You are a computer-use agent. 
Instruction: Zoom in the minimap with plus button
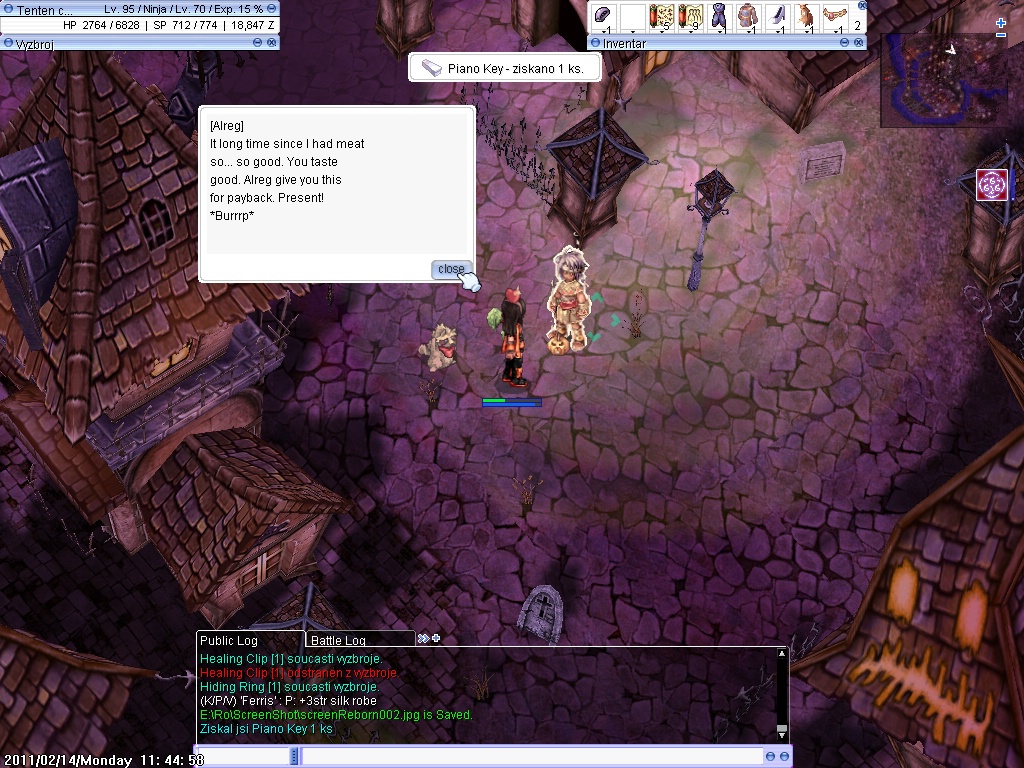1001,22
